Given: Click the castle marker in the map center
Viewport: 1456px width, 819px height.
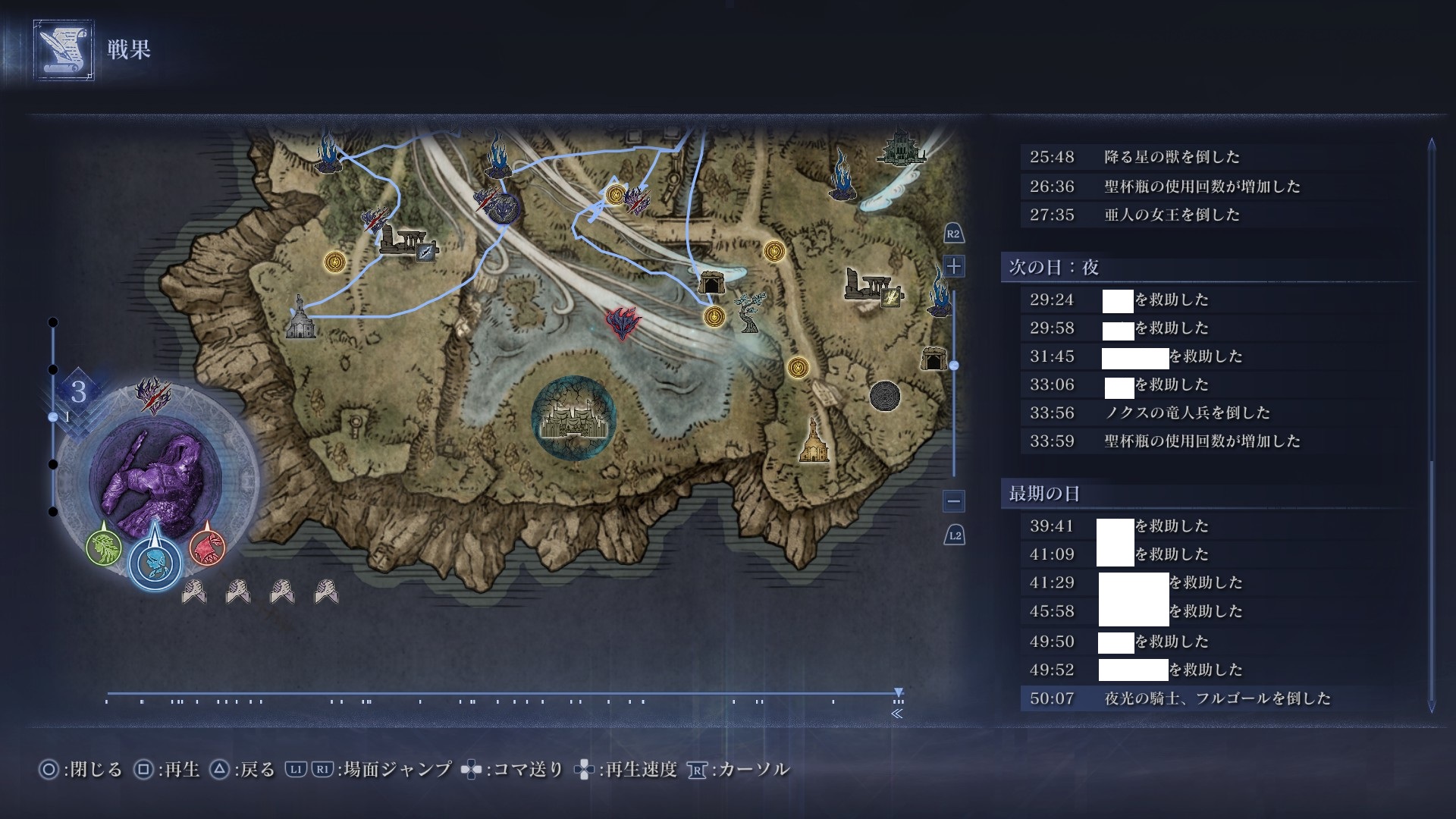Looking at the screenshot, I should coord(573,419).
